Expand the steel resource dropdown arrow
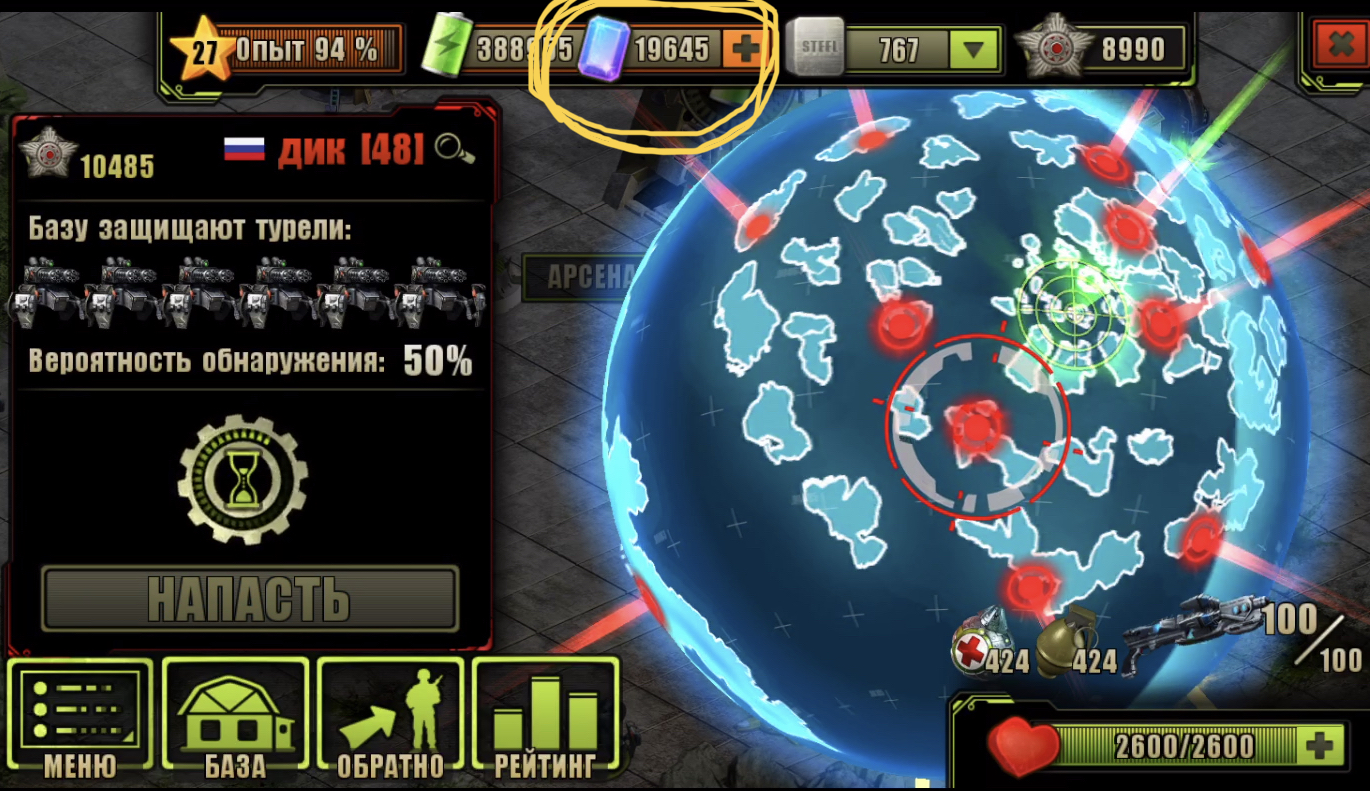 click(973, 49)
